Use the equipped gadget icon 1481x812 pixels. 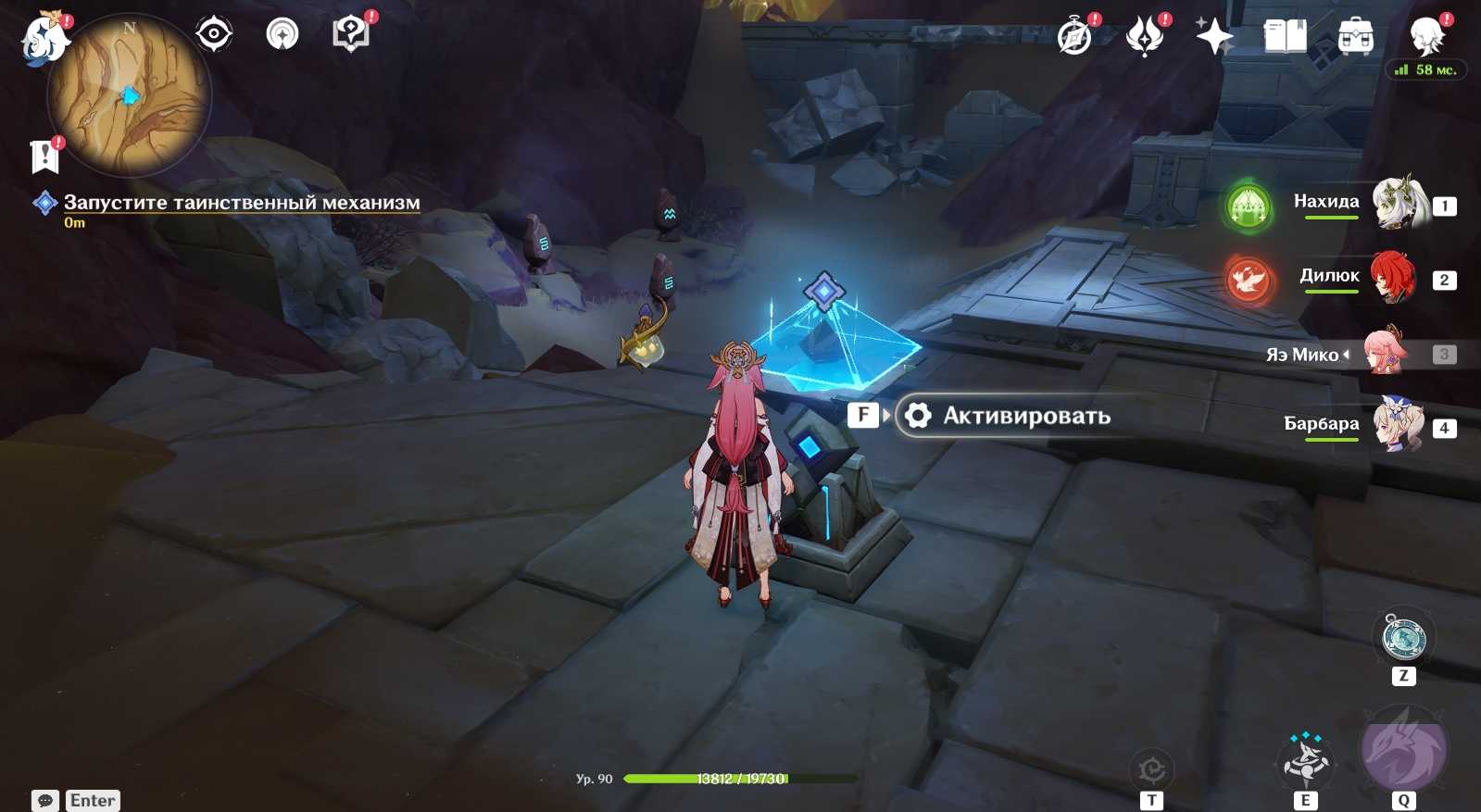pyautogui.click(x=1403, y=639)
